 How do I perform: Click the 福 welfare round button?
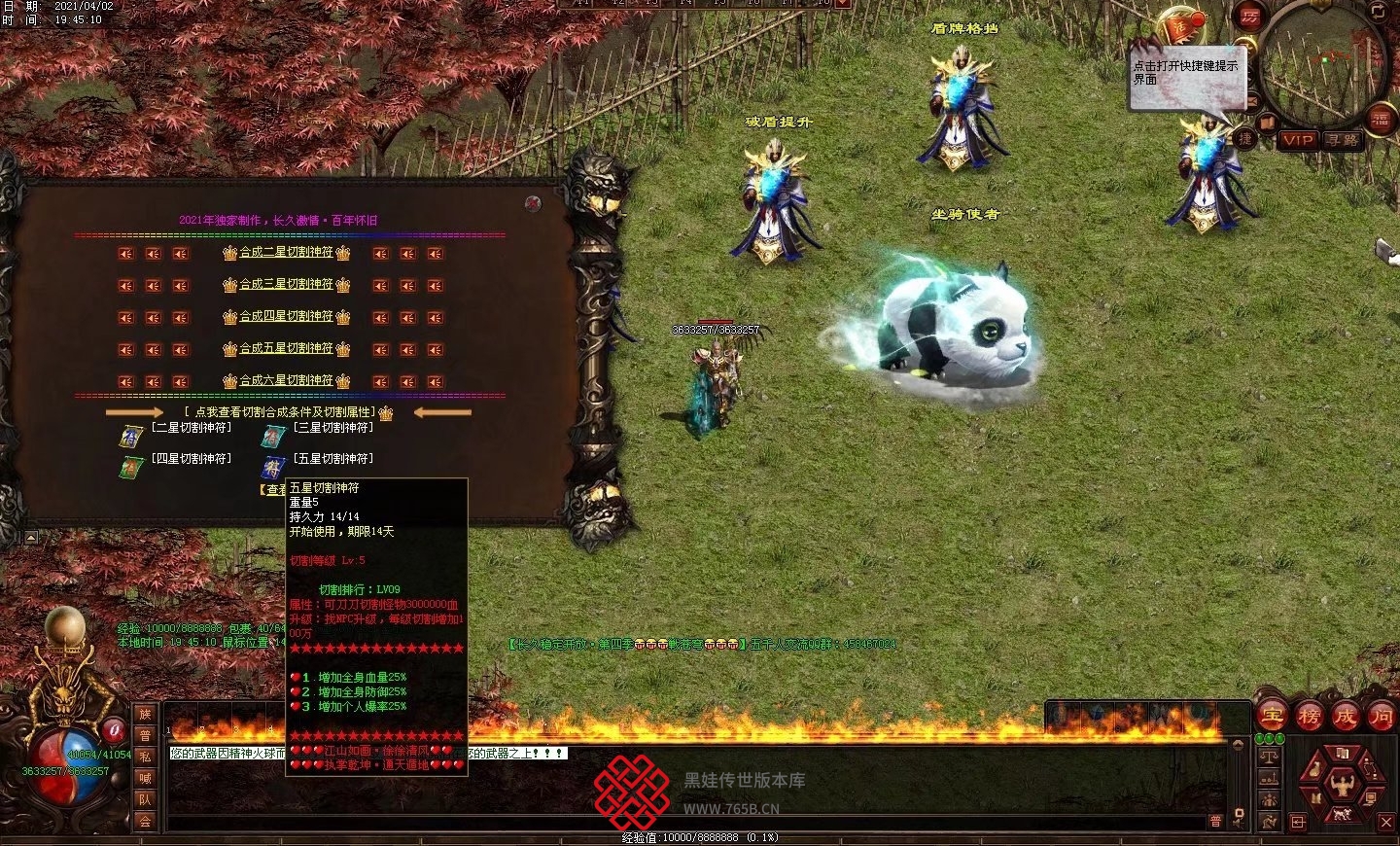[x=1381, y=119]
